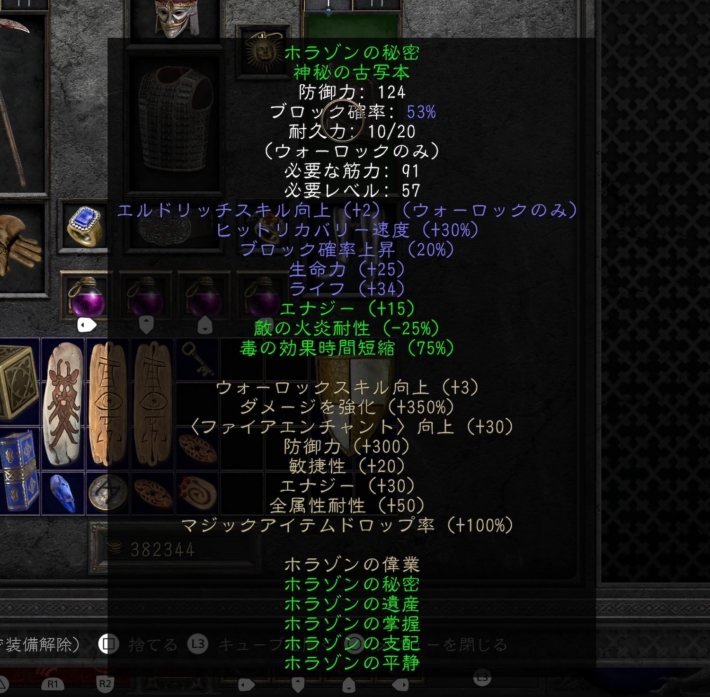
Task: Open the Horadric Cube in inventory
Action: pos(18,381)
